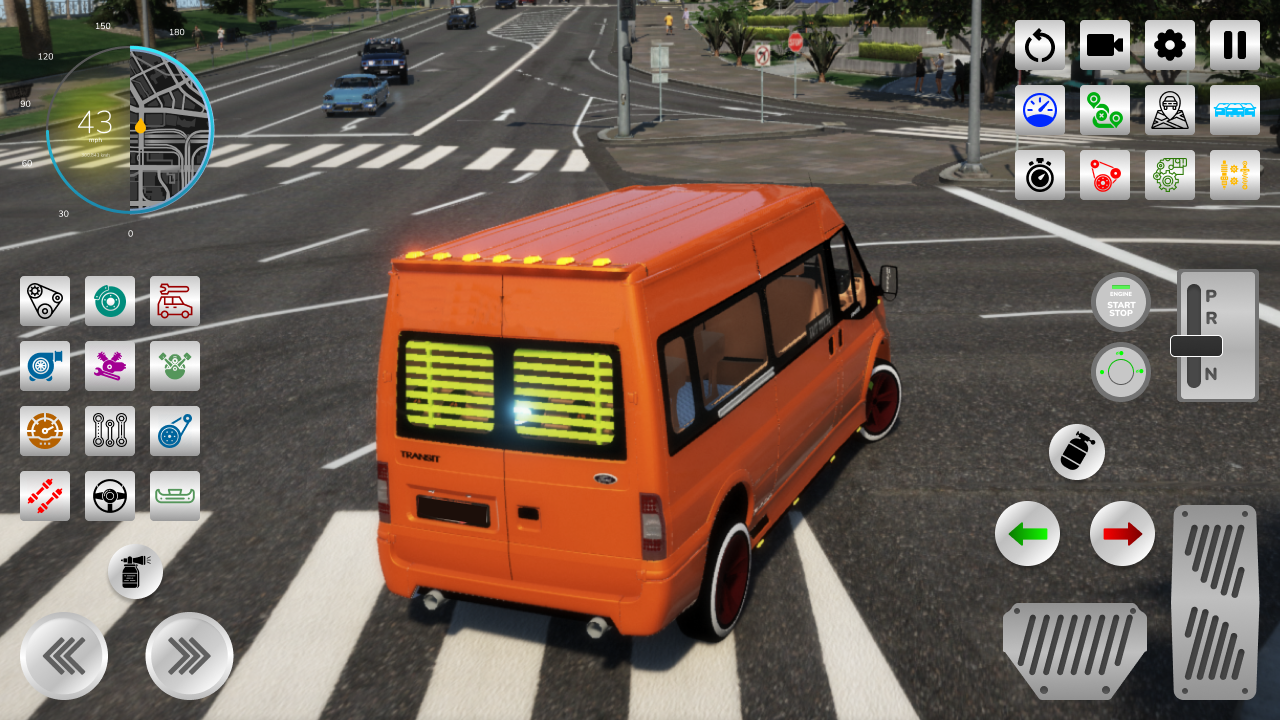Select the timing belt upgrade icon

(x=45, y=301)
